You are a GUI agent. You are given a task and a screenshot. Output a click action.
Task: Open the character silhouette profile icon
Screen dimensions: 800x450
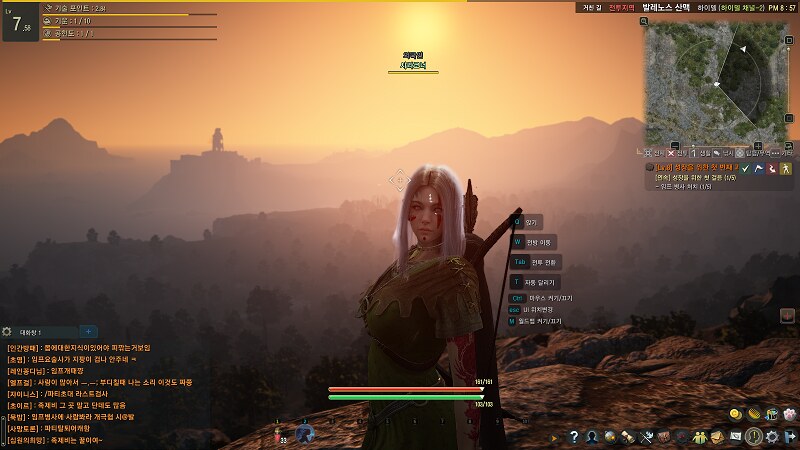(x=592, y=437)
